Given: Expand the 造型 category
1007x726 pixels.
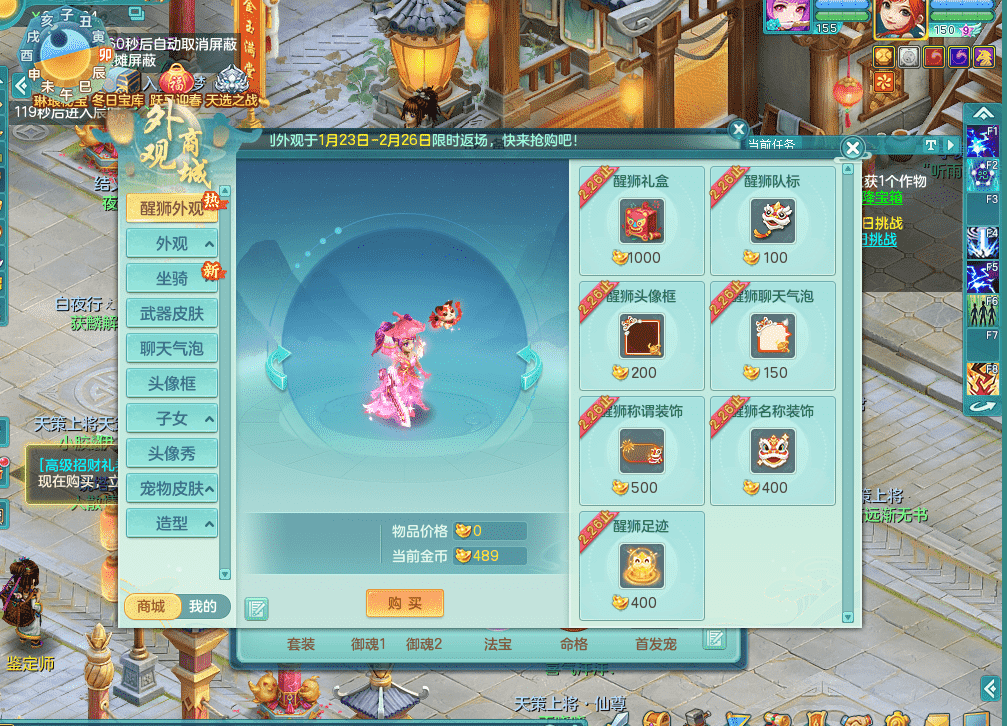Looking at the screenshot, I should click(x=172, y=523).
